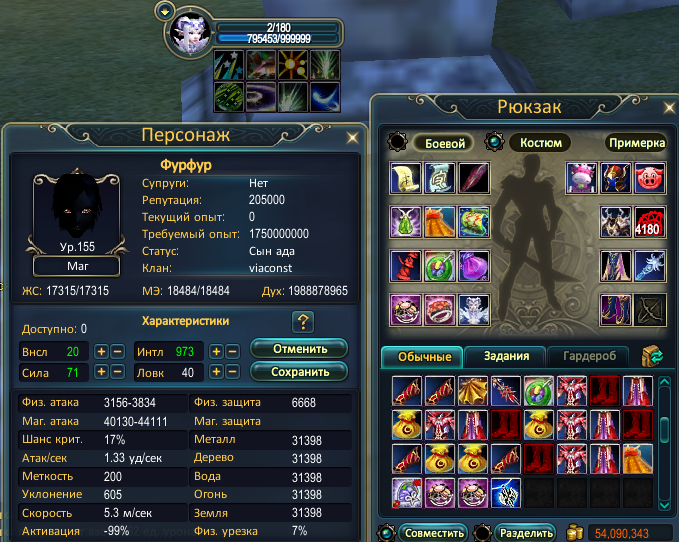679x542 pixels.
Task: Increase the Интл stat with plus
Action: [x=215, y=352]
